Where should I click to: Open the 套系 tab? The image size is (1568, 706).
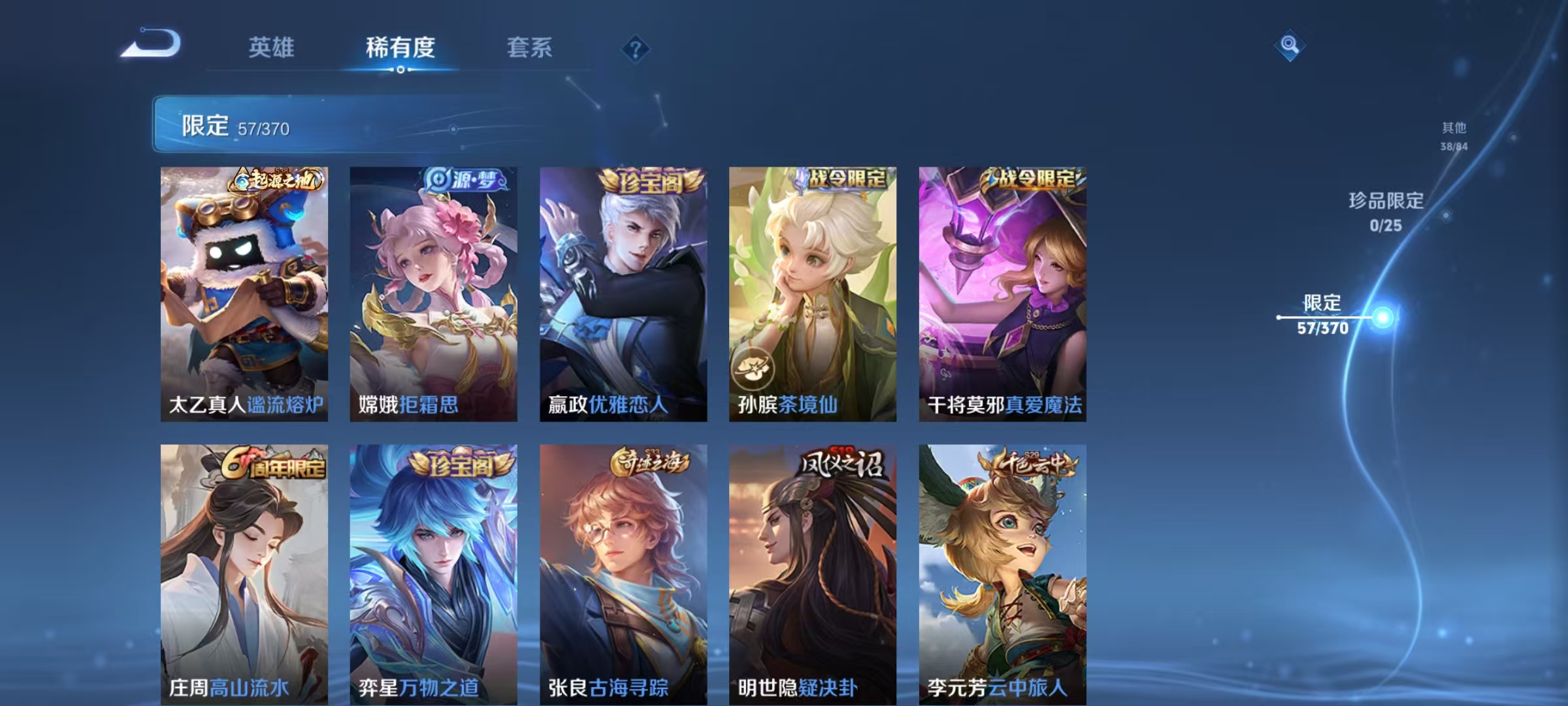[529, 47]
